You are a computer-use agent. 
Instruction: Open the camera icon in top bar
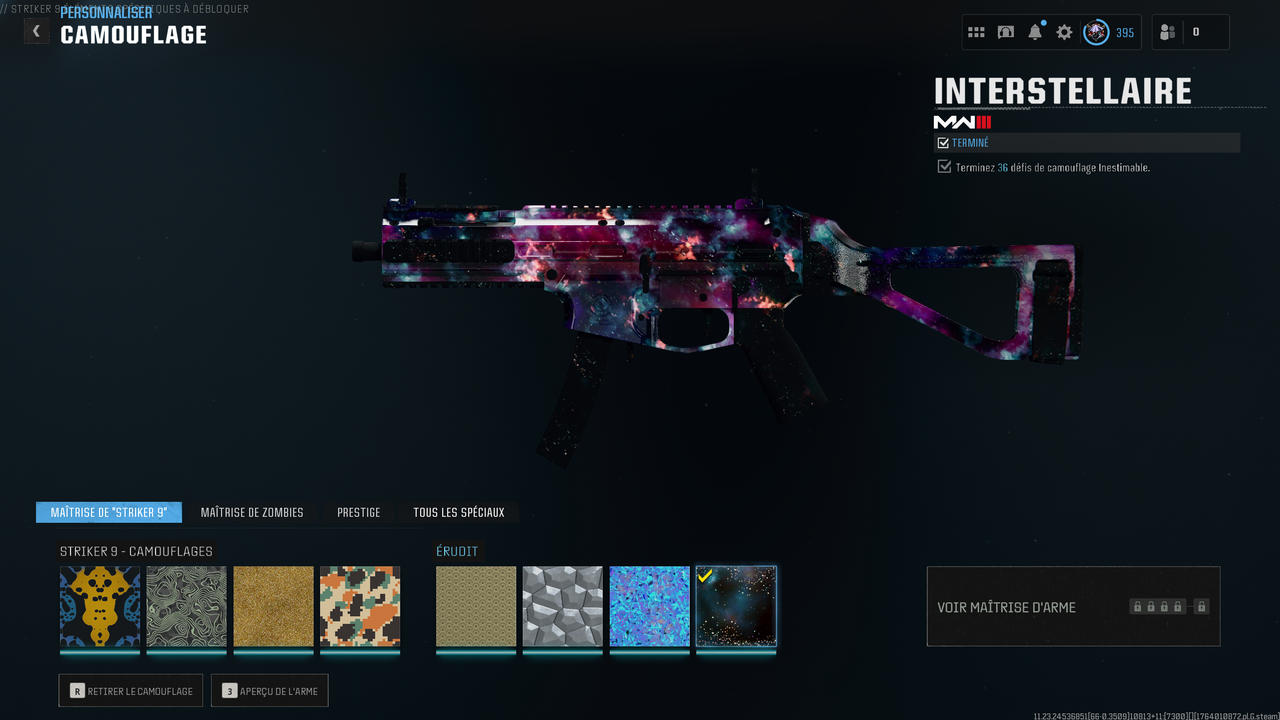tap(1006, 32)
